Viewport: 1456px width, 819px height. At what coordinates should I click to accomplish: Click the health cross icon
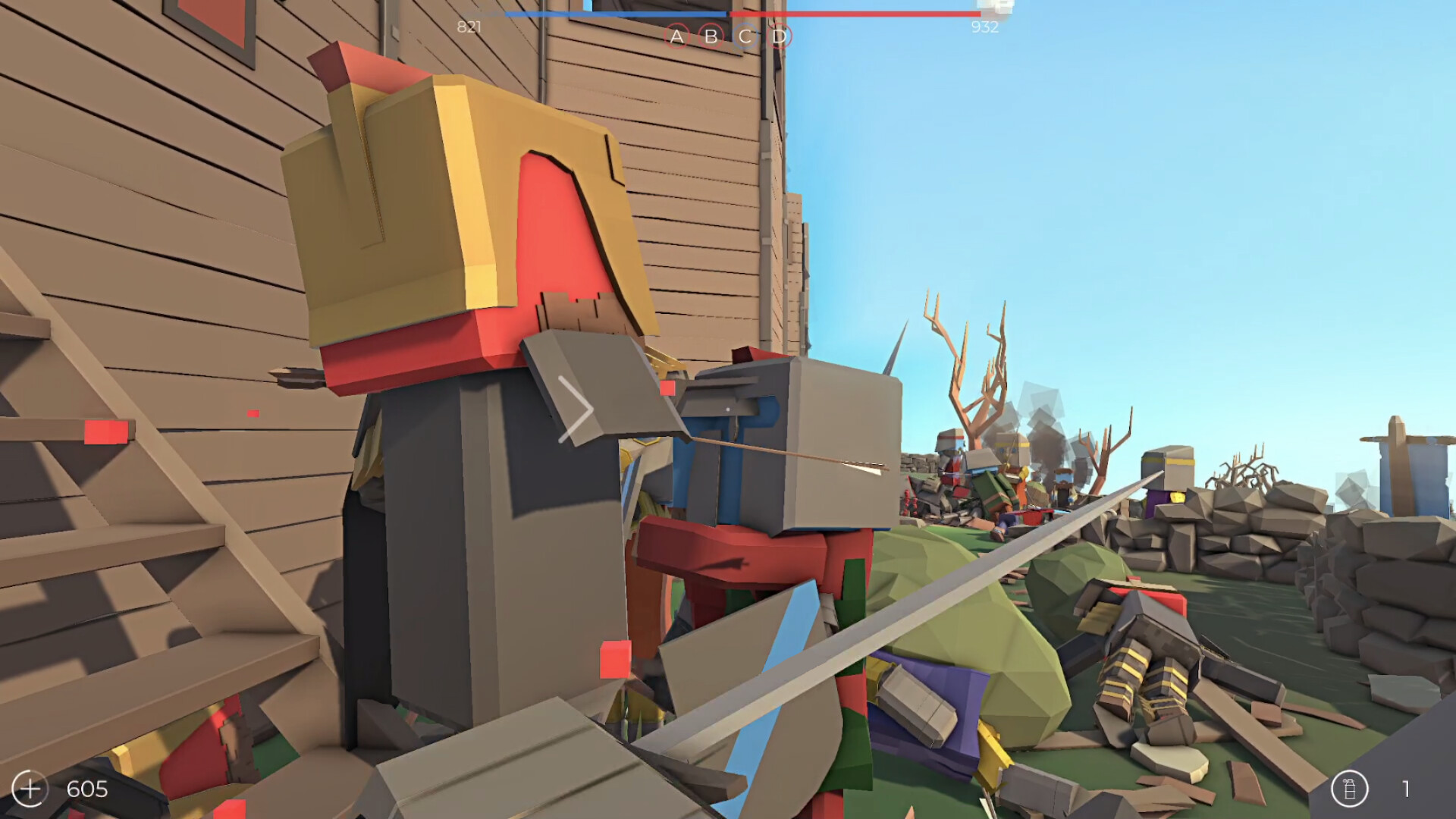point(31,788)
